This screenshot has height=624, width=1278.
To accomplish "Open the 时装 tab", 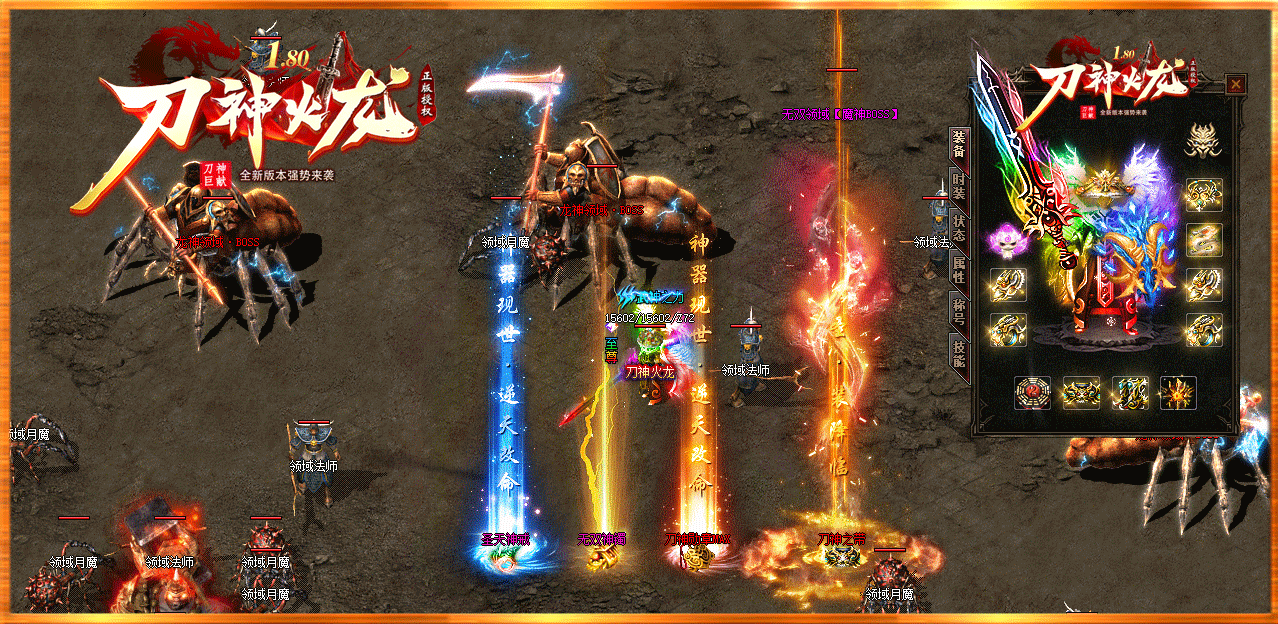I will tap(959, 187).
